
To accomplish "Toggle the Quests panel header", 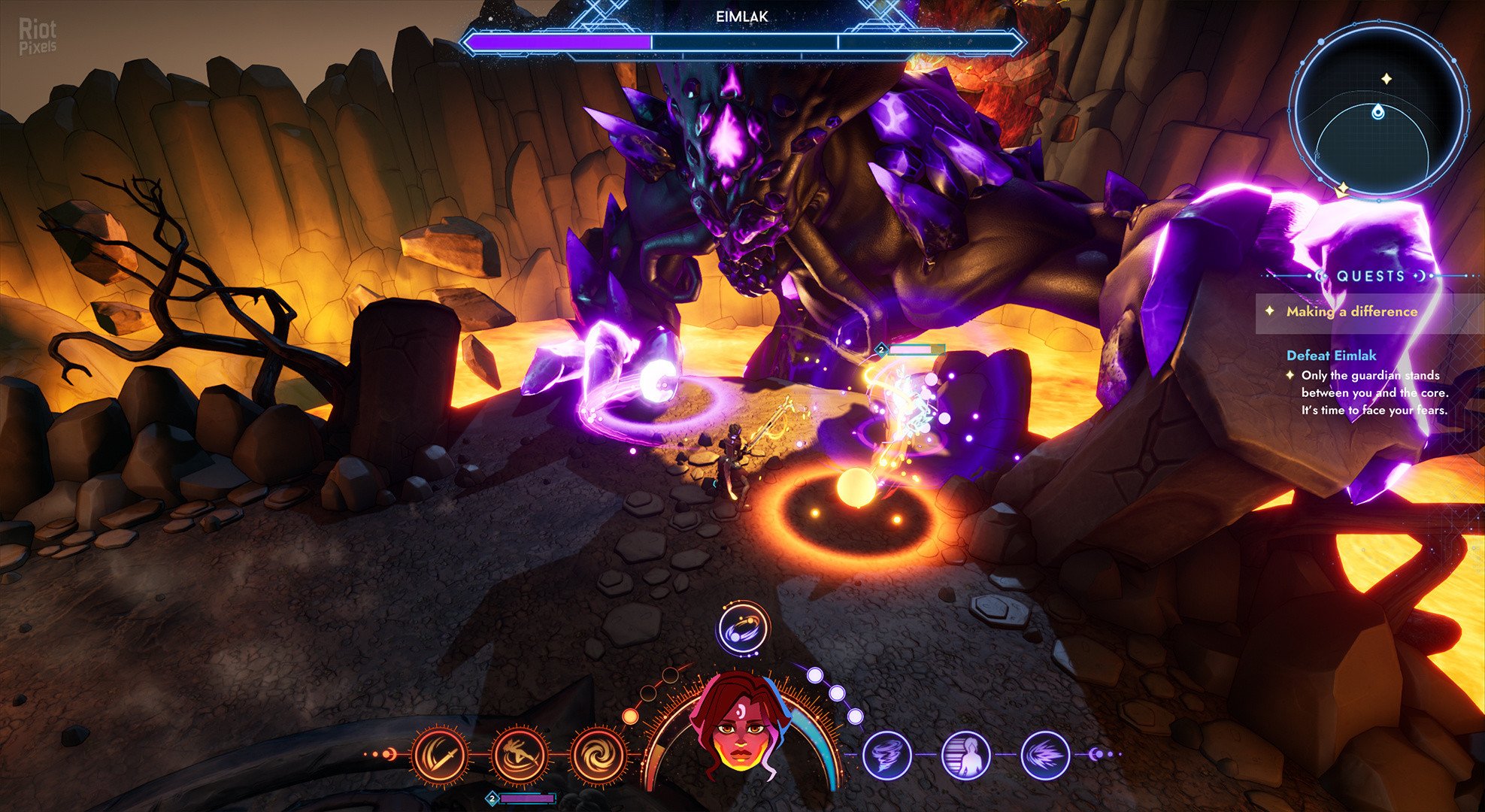I will [x=1370, y=276].
